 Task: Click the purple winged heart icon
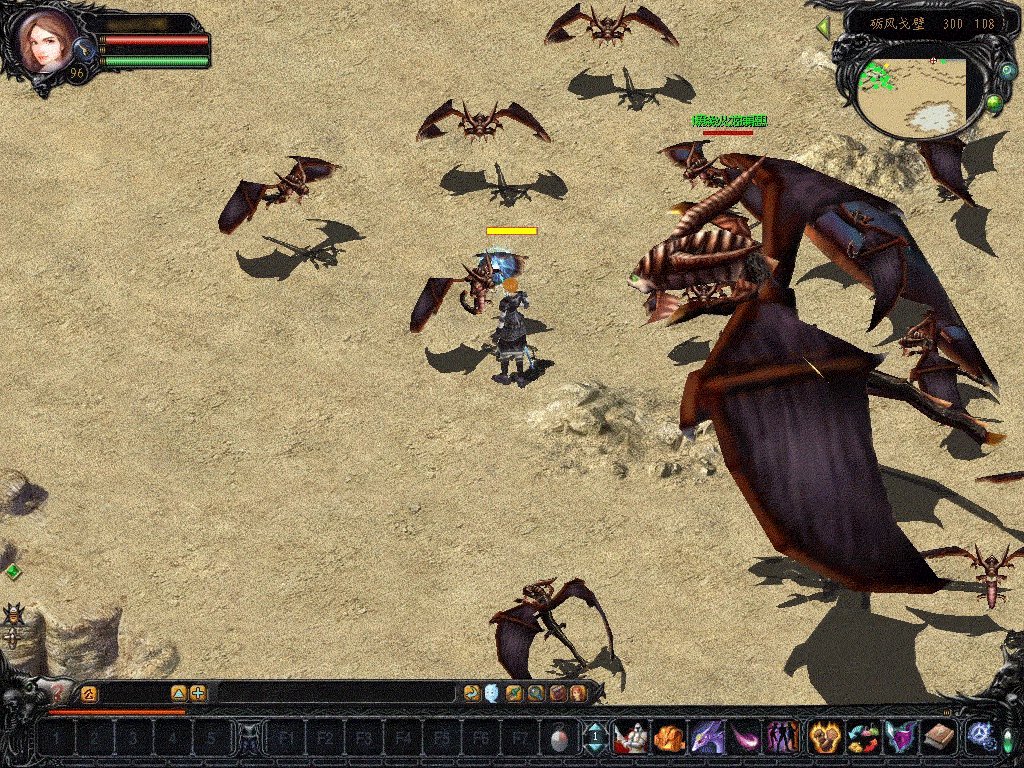click(x=901, y=738)
